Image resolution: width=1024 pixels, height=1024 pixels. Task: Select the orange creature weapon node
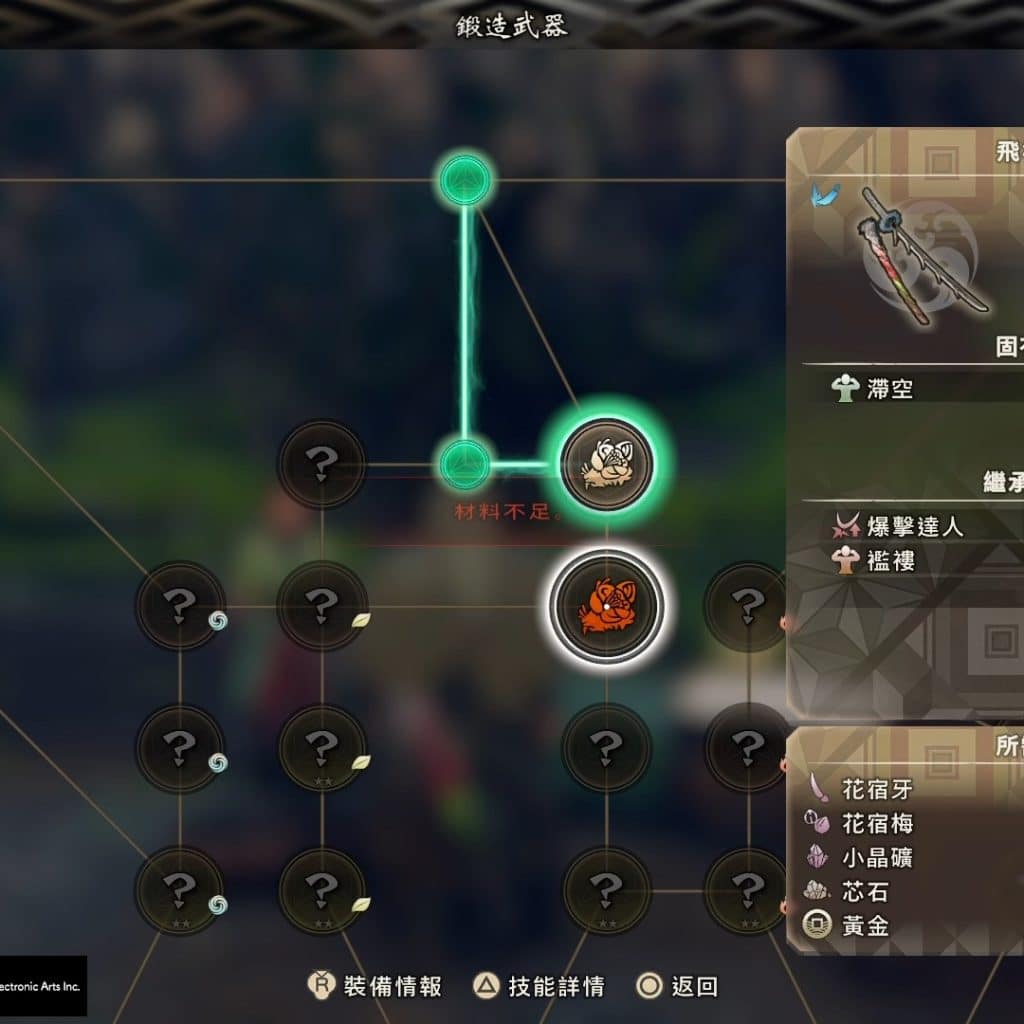click(x=606, y=605)
